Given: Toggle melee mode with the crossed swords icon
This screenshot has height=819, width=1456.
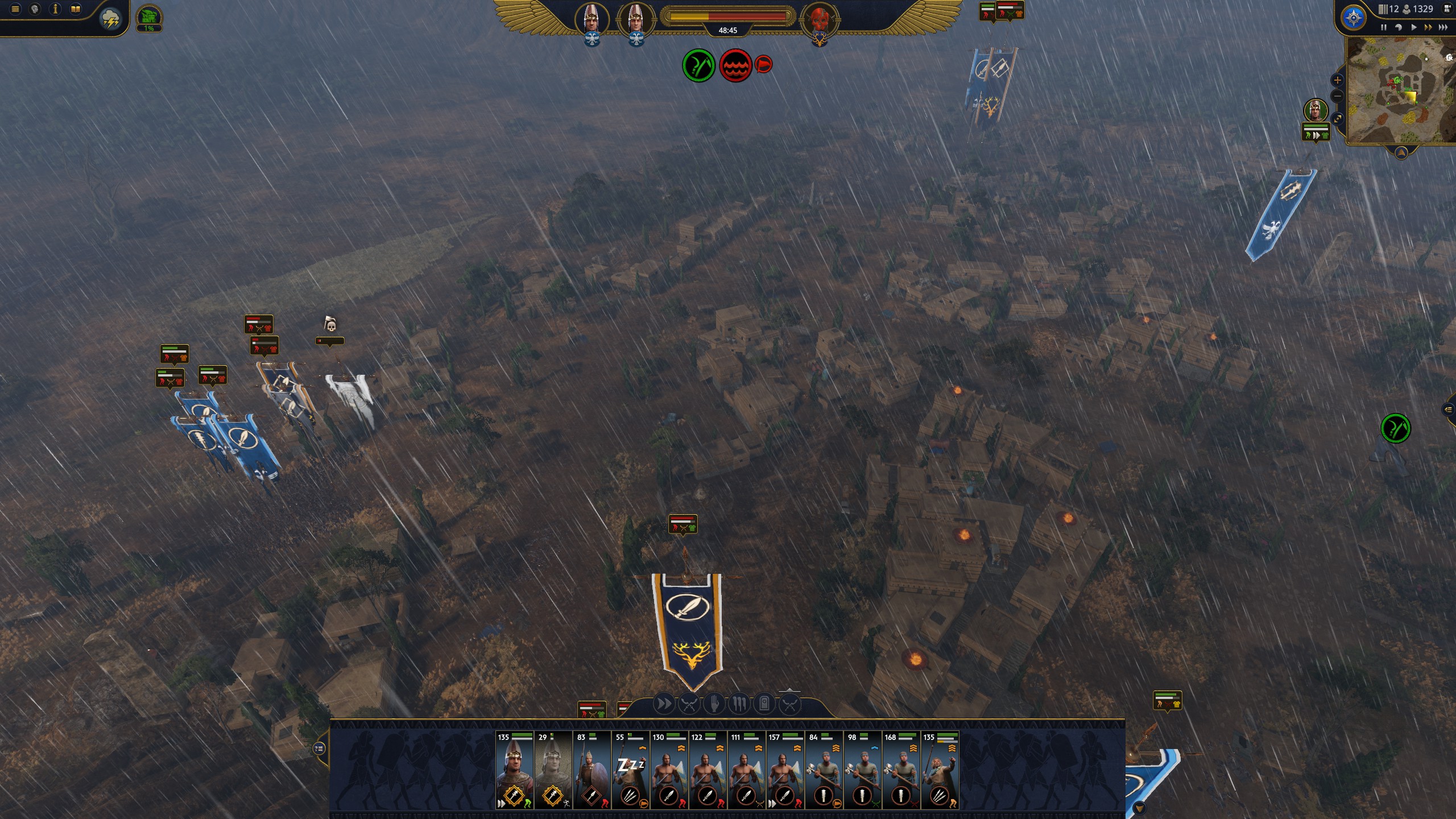Looking at the screenshot, I should [689, 704].
